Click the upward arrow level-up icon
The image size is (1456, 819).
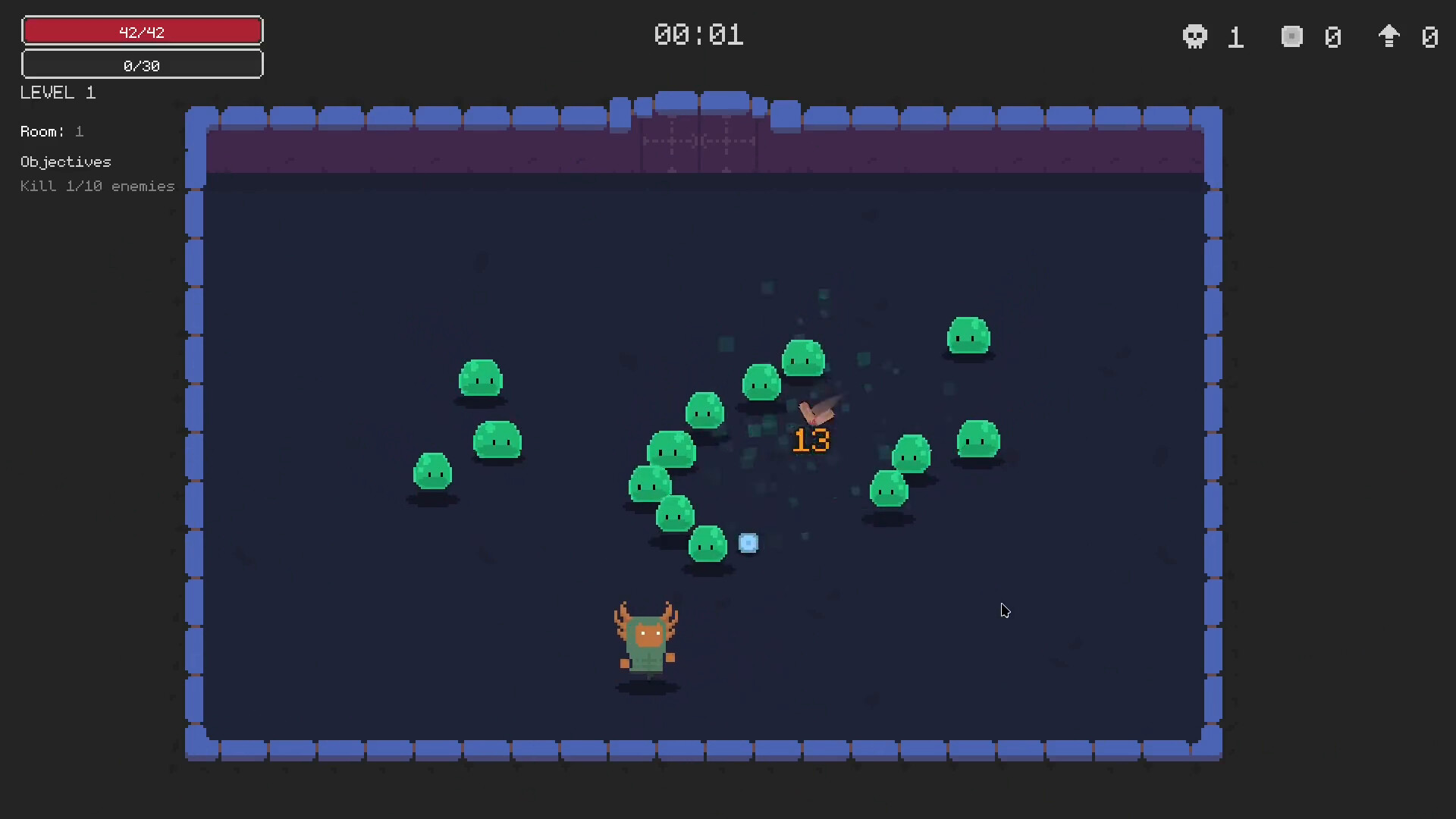click(x=1389, y=36)
